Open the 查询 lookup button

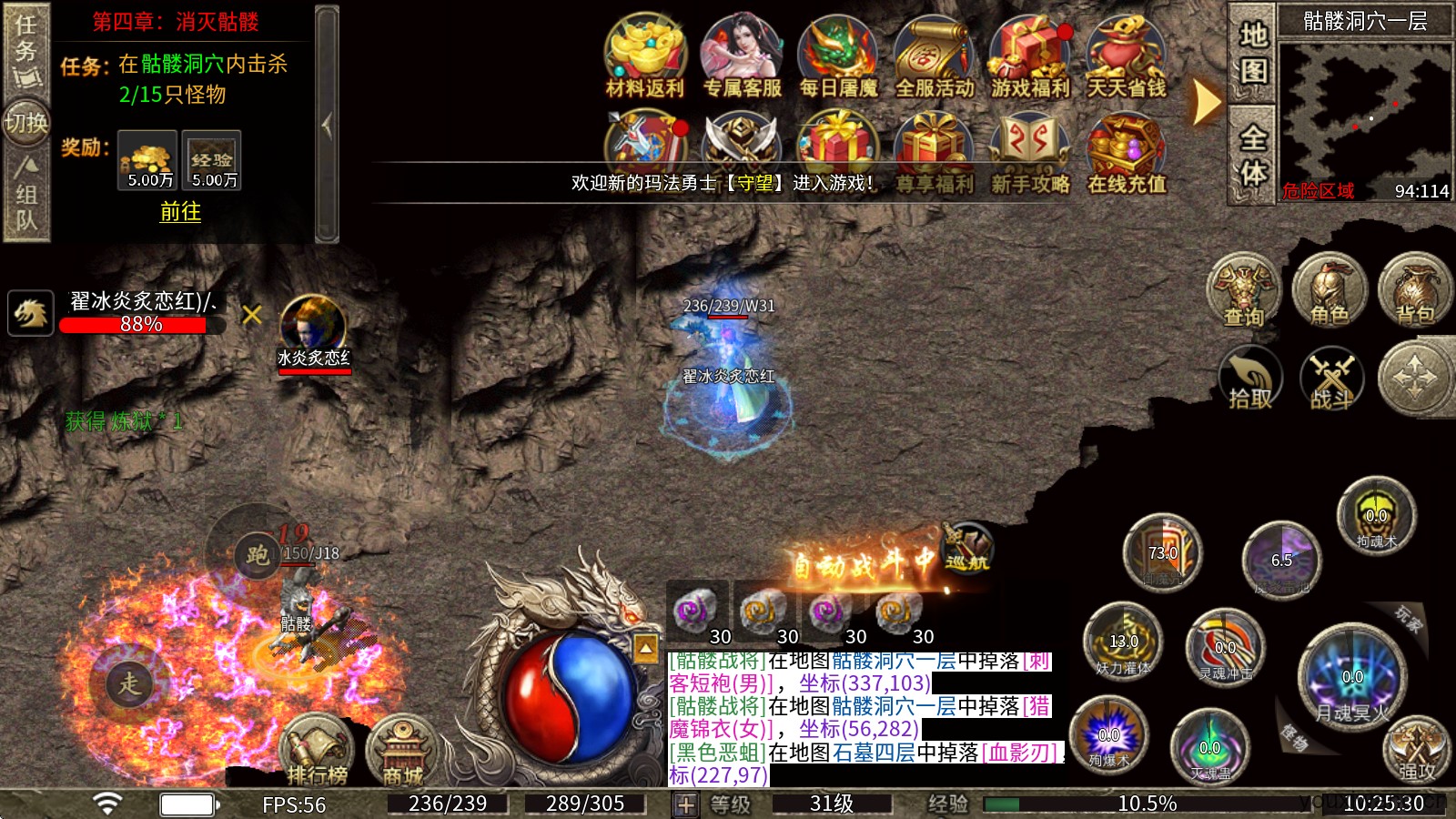tap(1243, 290)
